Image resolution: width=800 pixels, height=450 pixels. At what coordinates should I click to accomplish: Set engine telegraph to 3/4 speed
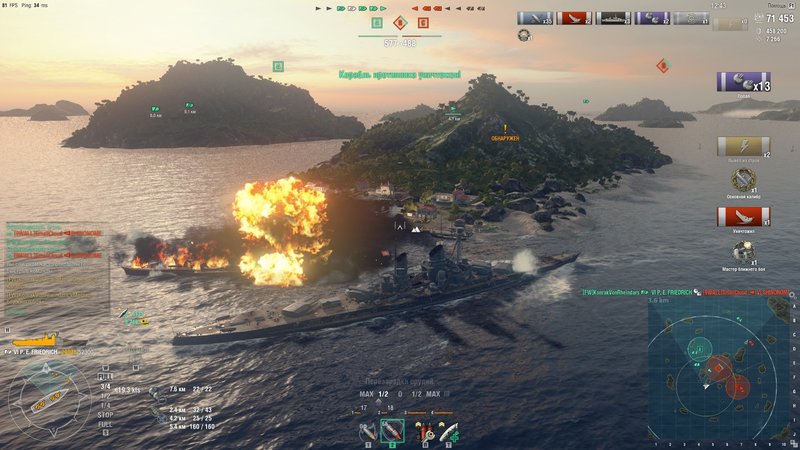105,386
